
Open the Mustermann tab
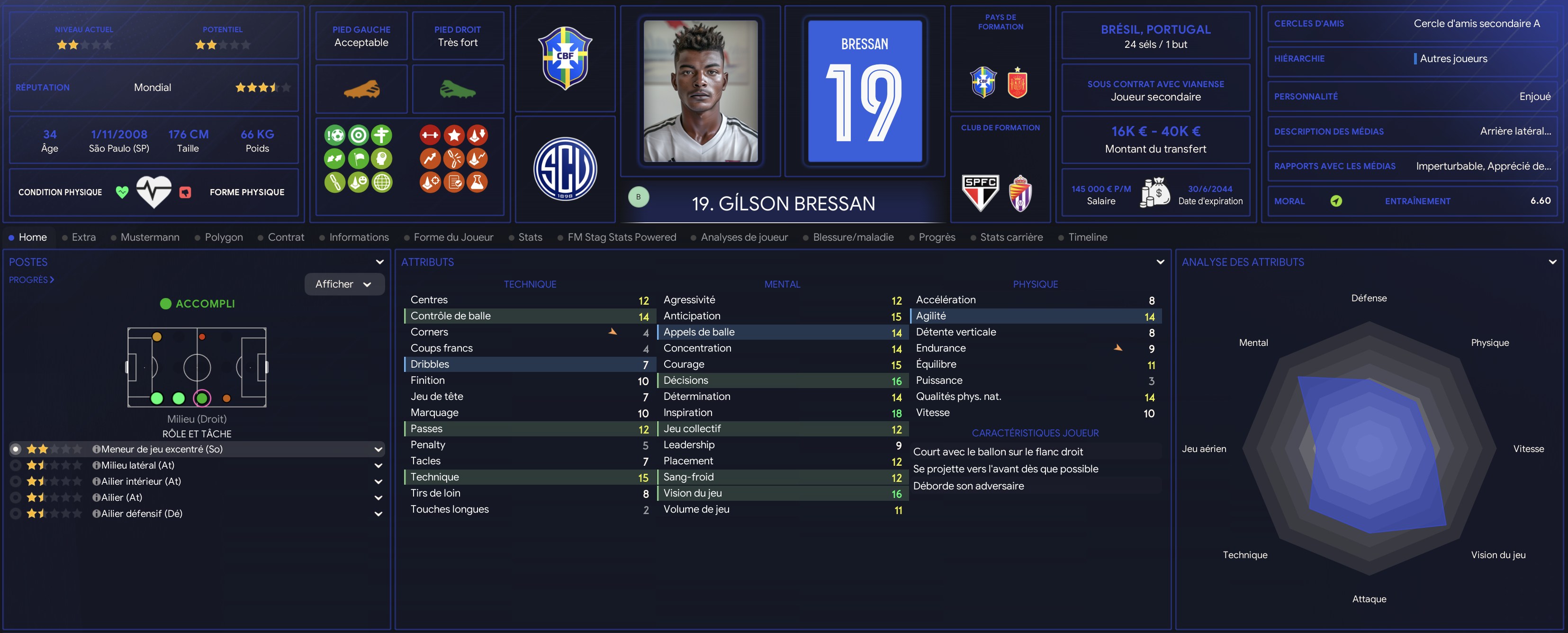pyautogui.click(x=150, y=237)
